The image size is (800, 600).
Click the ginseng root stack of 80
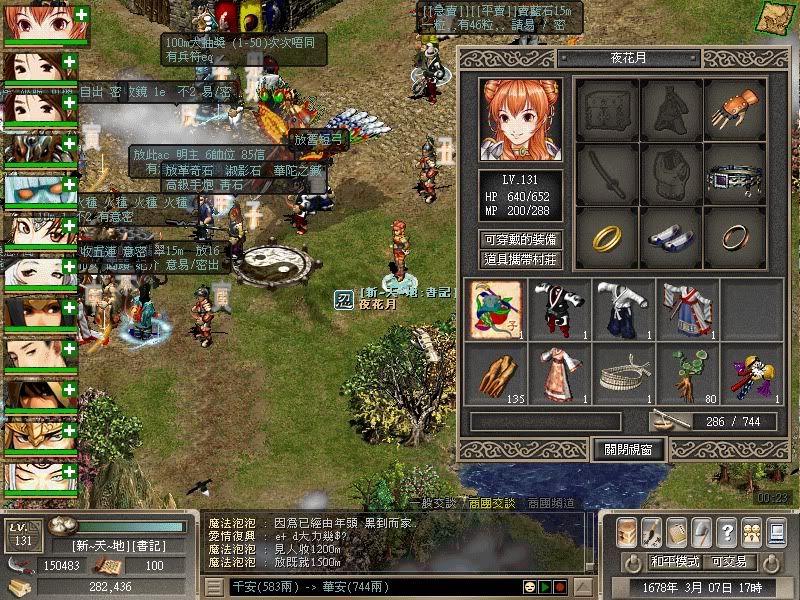[x=687, y=372]
